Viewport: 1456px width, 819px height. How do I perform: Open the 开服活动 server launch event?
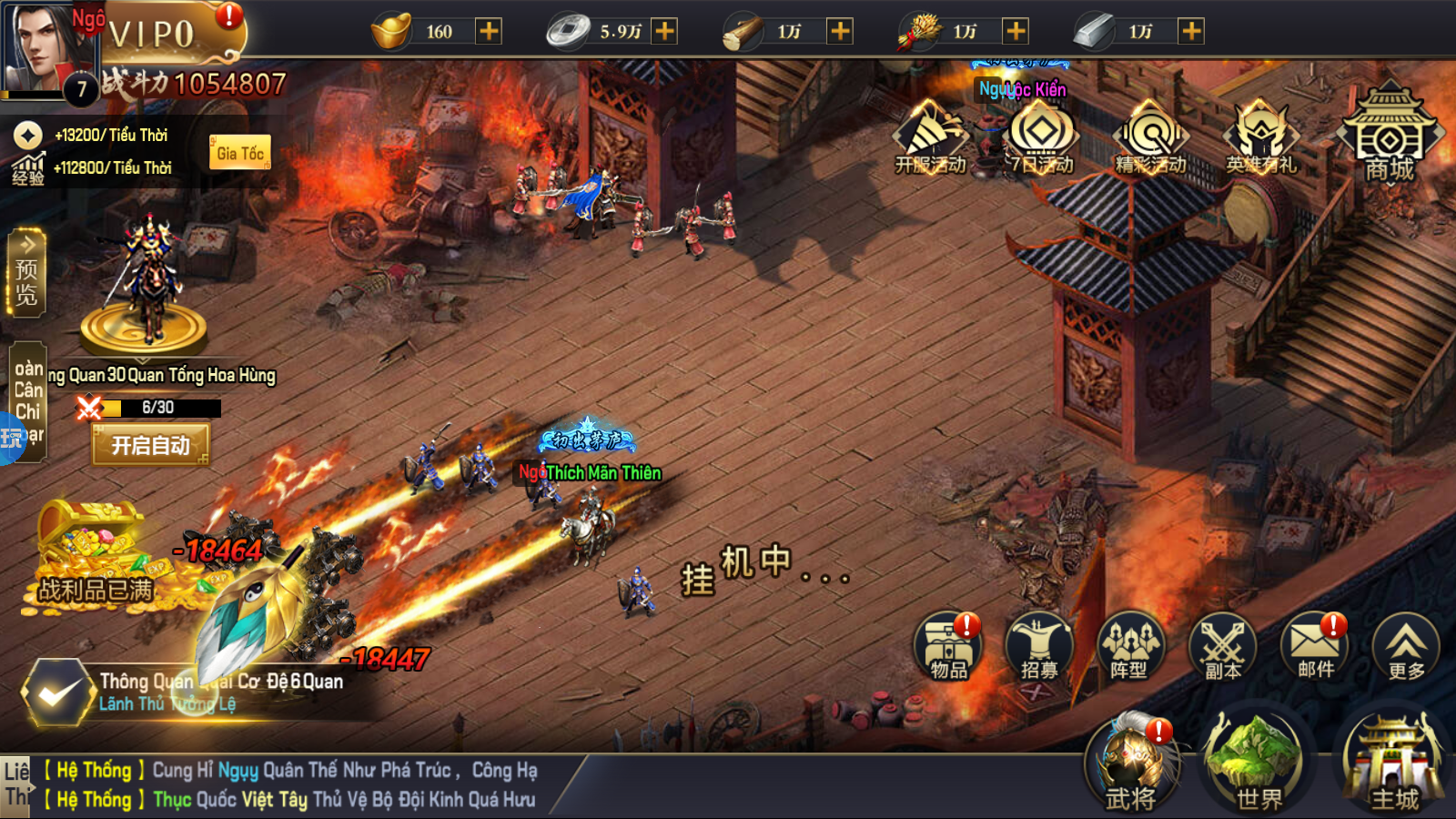pos(930,138)
